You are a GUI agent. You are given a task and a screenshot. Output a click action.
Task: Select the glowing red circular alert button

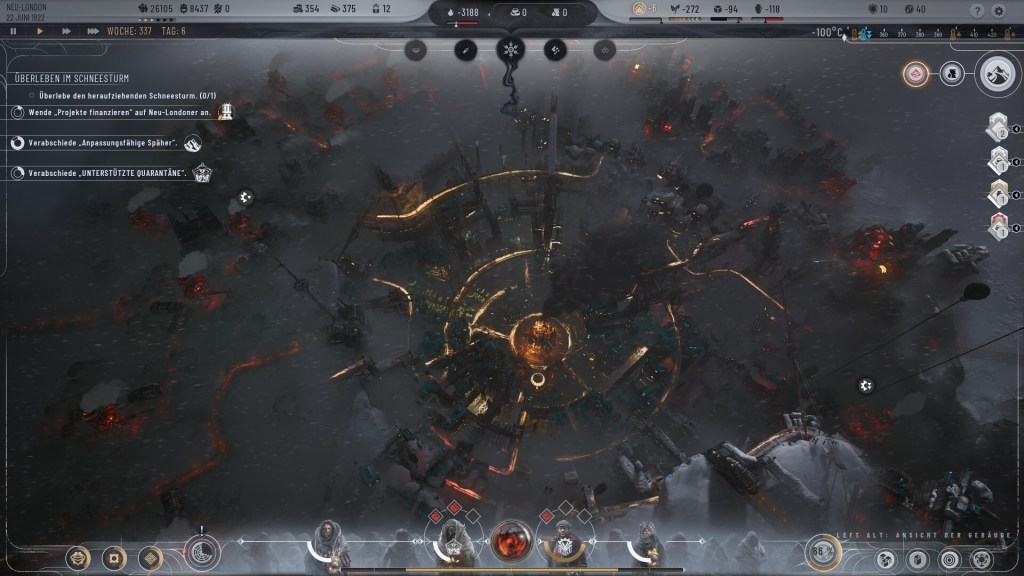[x=915, y=74]
